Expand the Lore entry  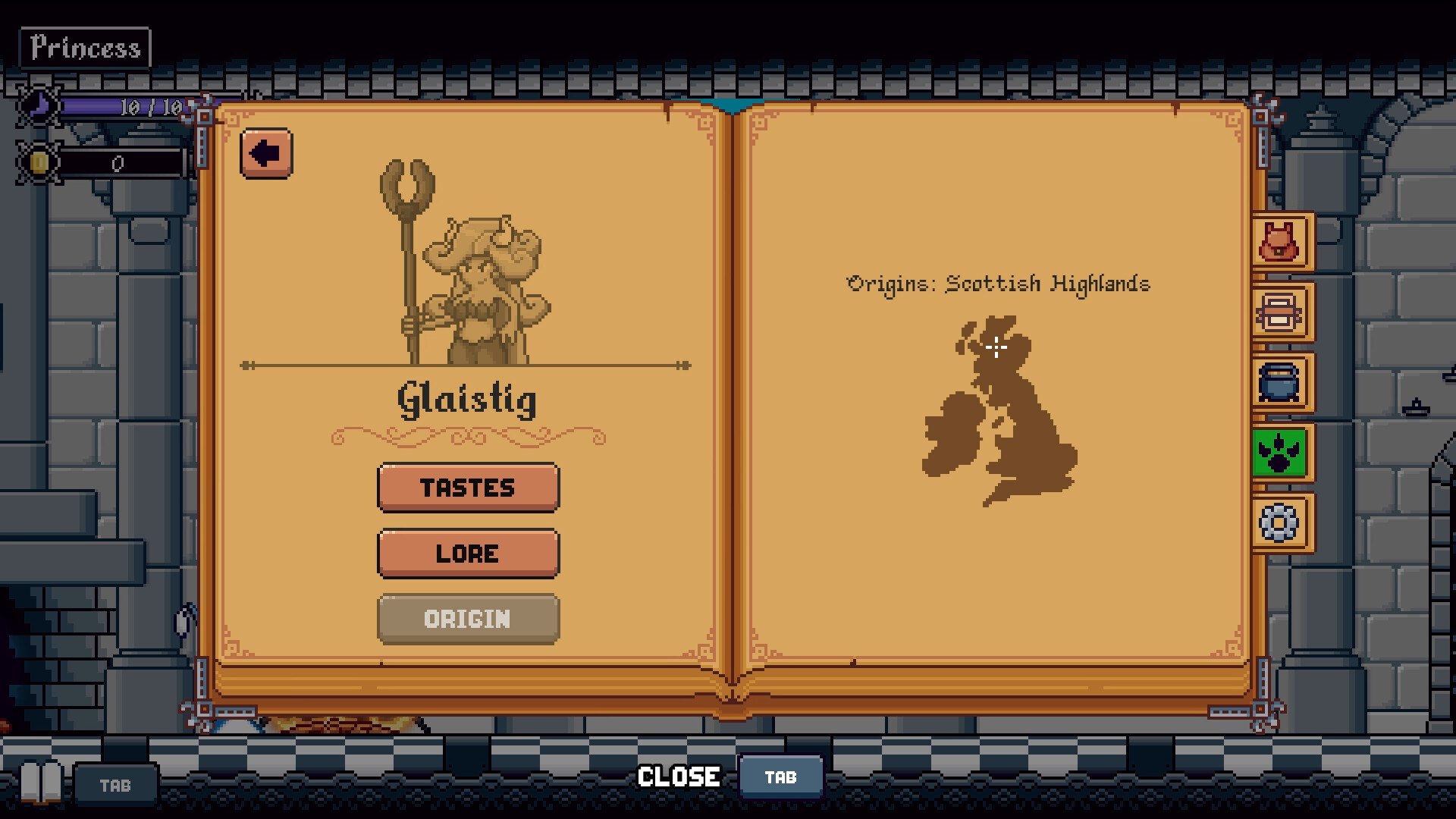point(468,554)
